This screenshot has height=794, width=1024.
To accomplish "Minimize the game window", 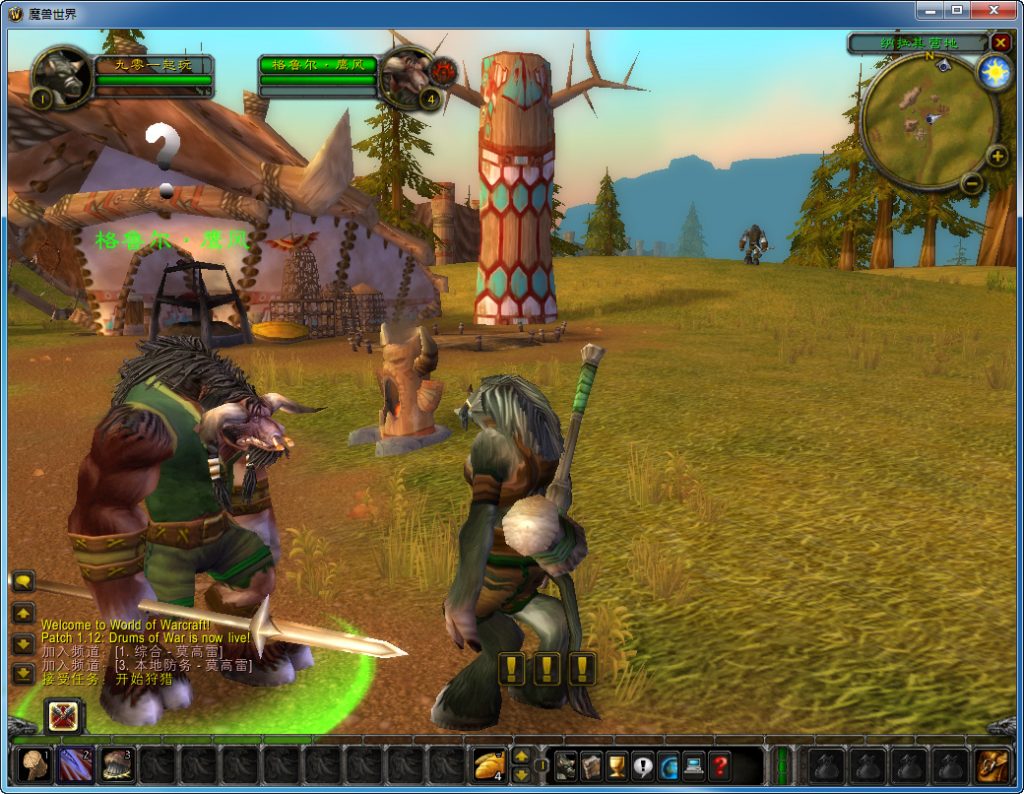I will pyautogui.click(x=928, y=11).
